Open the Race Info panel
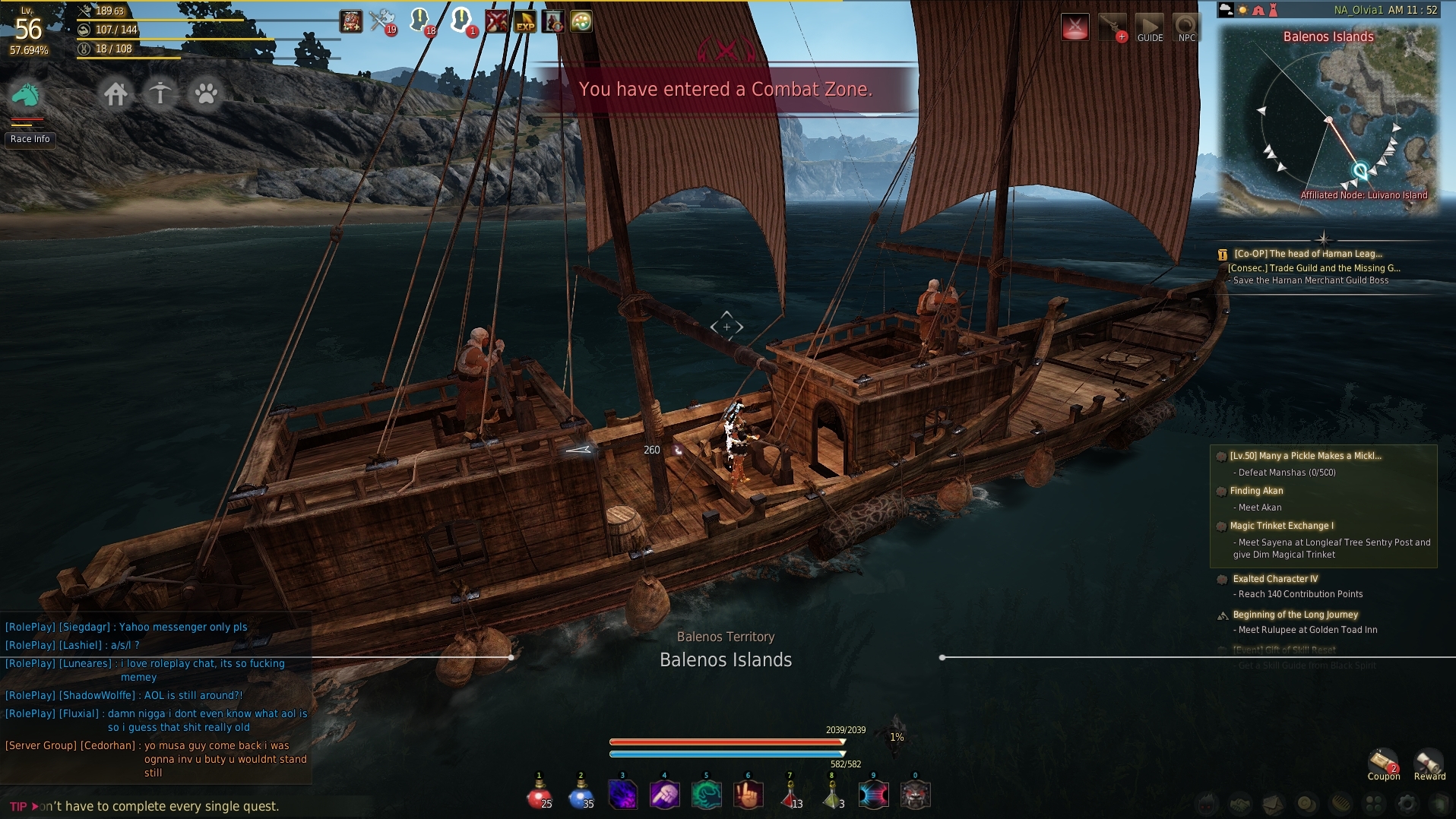The image size is (1456, 819). click(x=30, y=139)
